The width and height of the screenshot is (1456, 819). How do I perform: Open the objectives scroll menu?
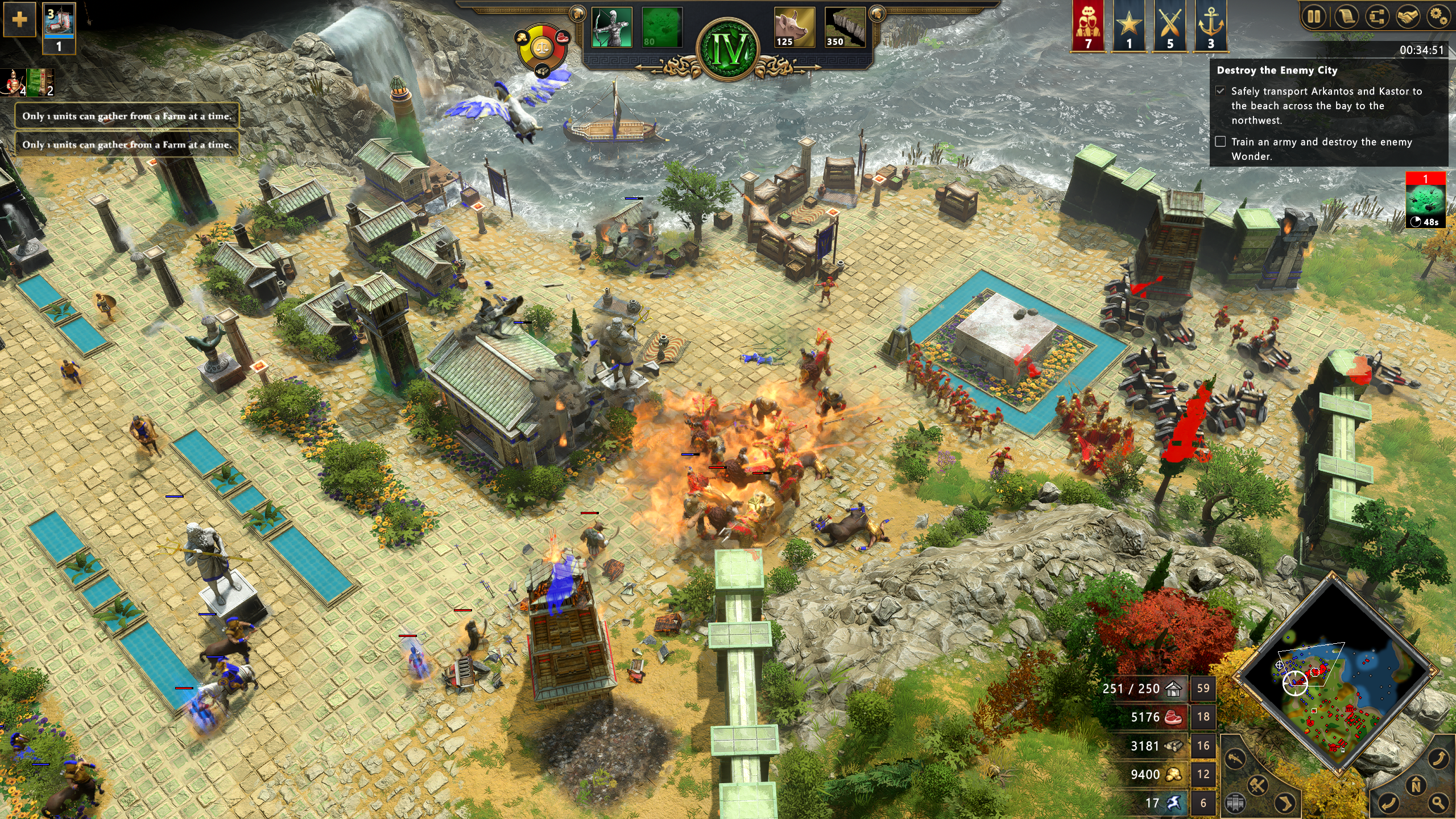(x=1346, y=16)
